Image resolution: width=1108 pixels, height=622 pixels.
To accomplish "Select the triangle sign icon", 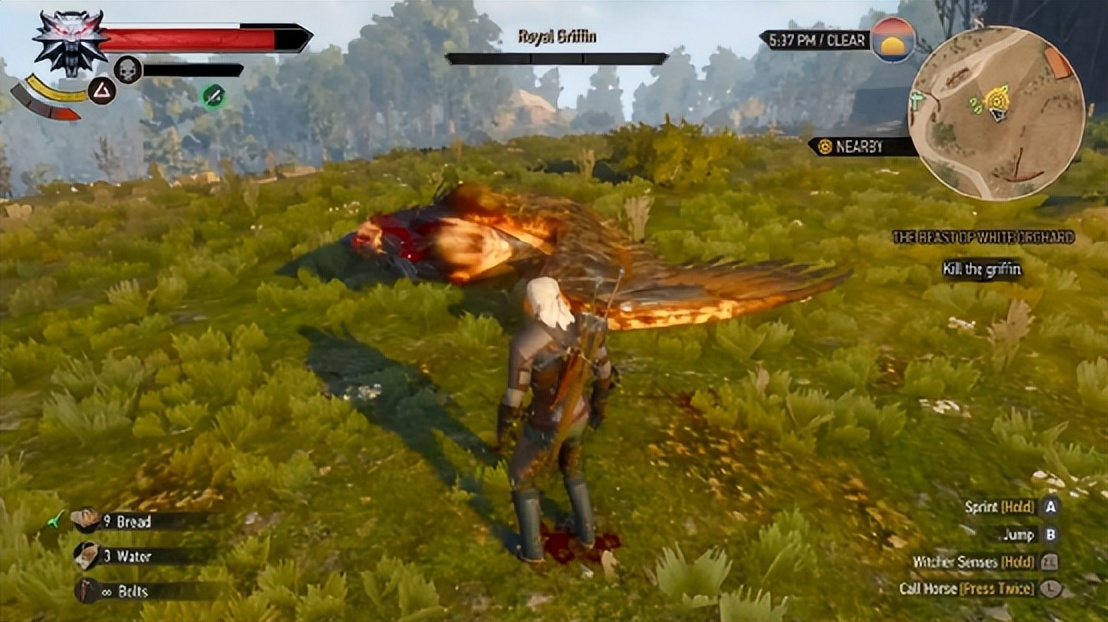I will click(102, 91).
